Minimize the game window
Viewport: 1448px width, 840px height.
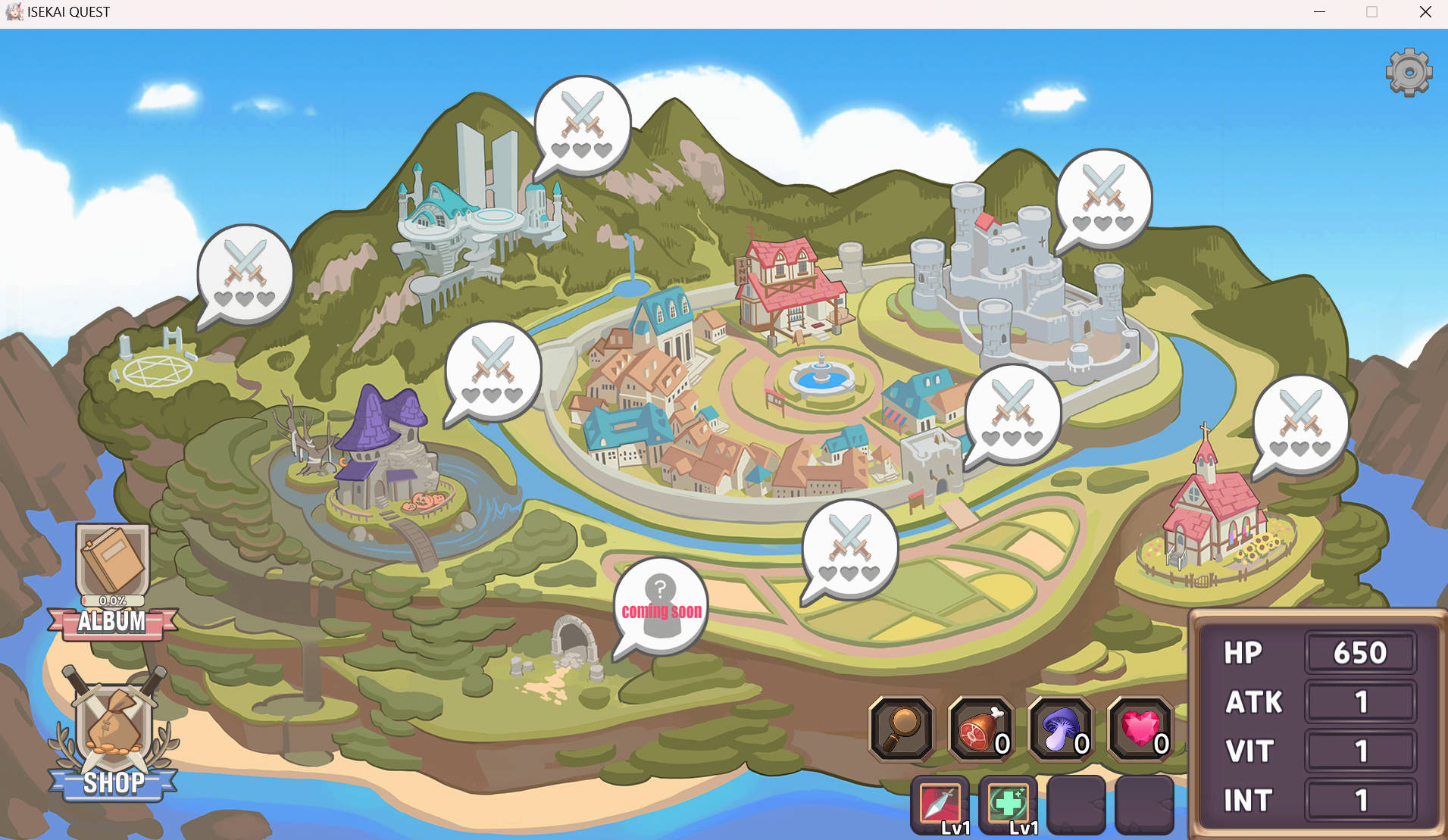pos(1319,12)
